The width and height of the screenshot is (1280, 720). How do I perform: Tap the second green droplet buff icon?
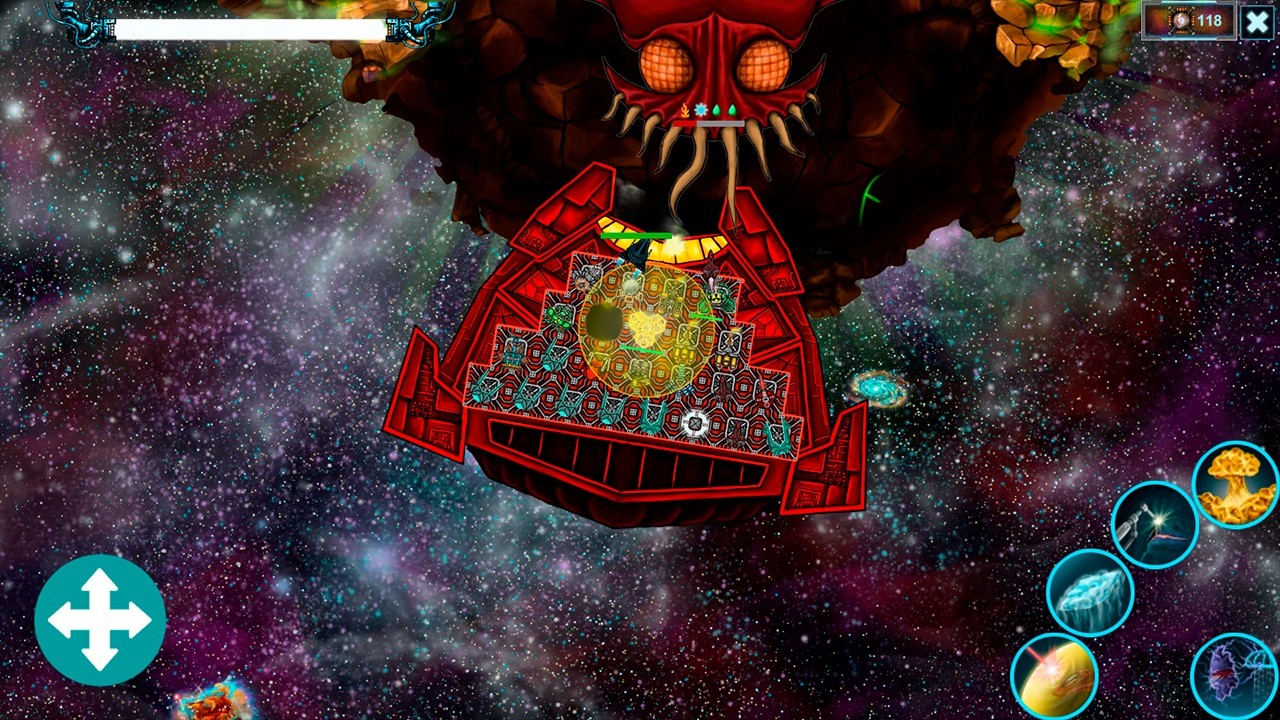[732, 109]
